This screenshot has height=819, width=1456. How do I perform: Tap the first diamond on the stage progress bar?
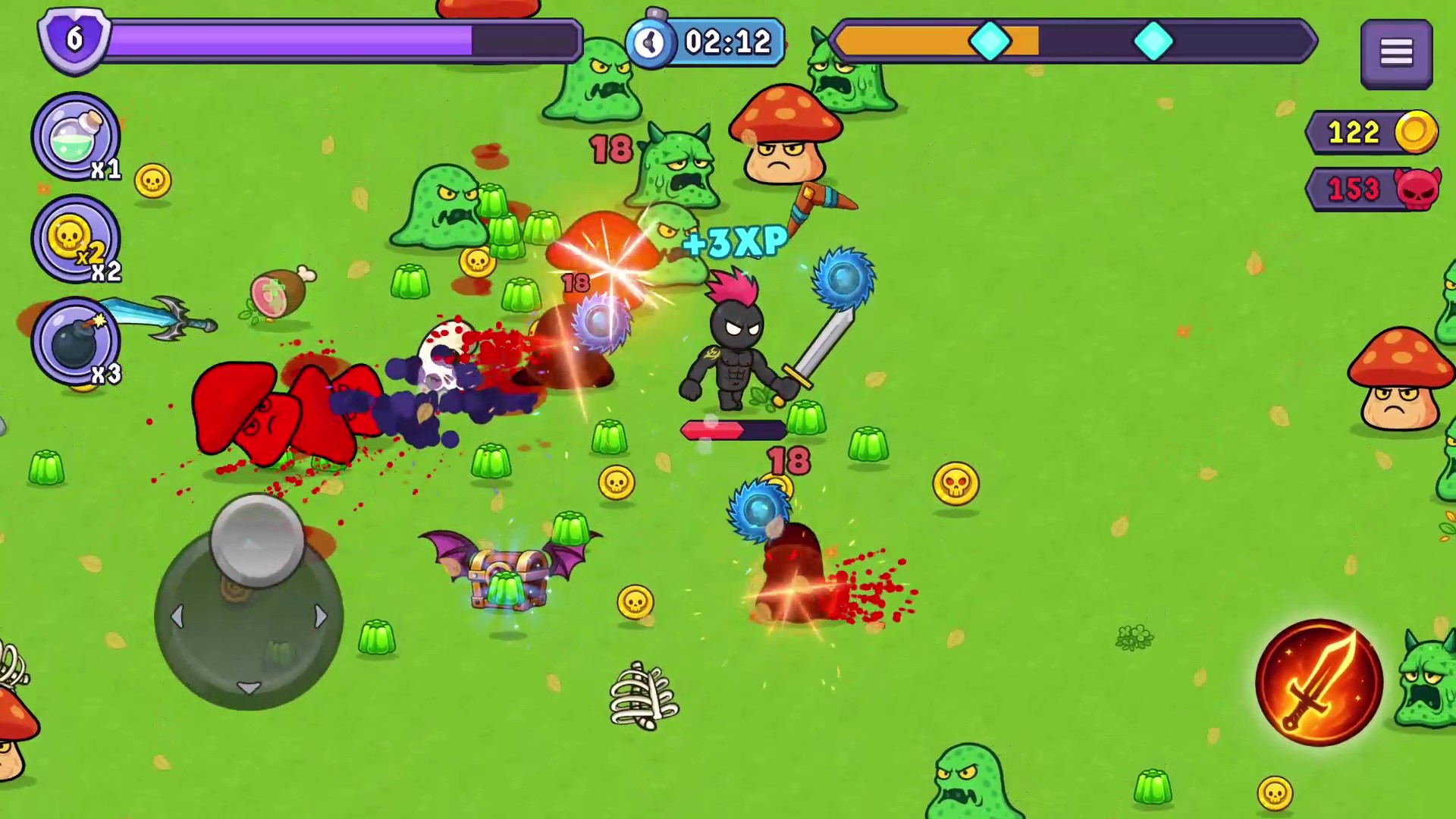(x=992, y=42)
